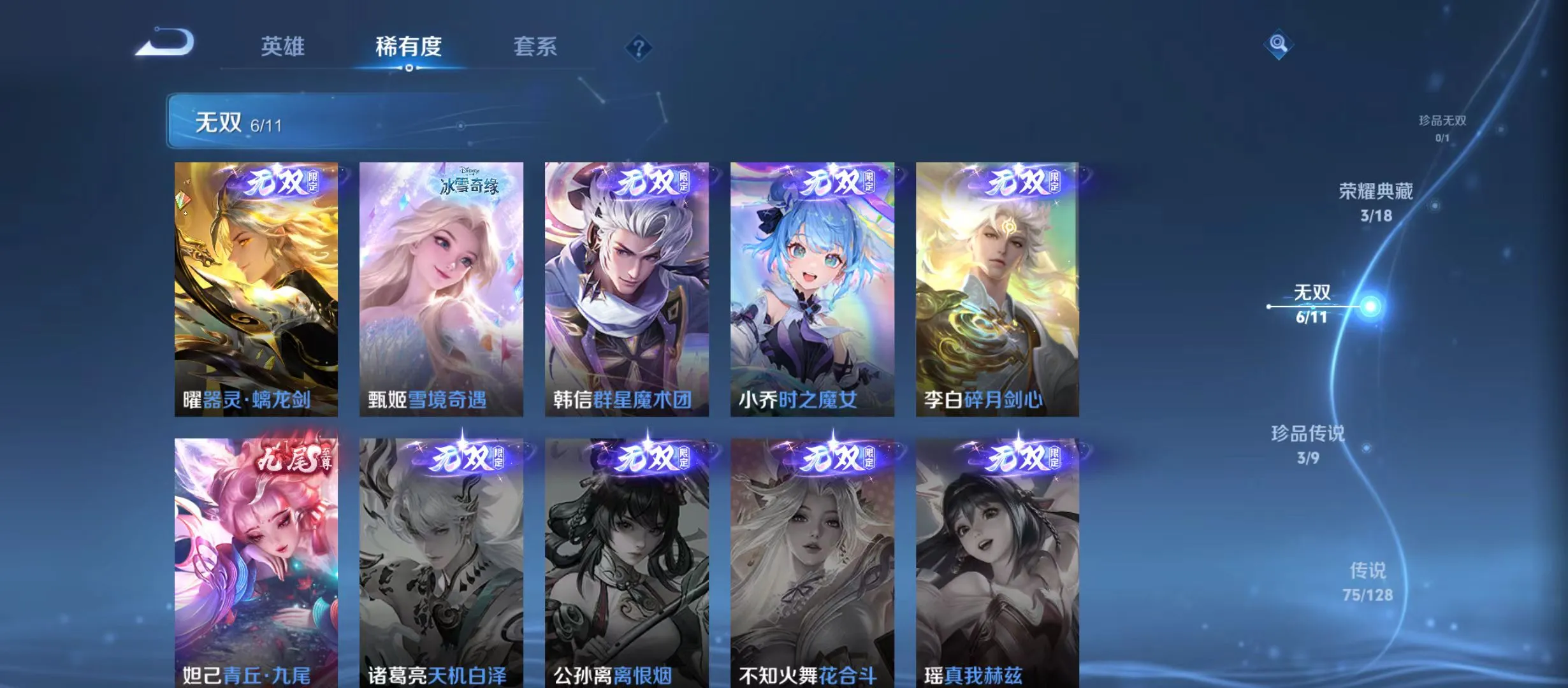This screenshot has width=1568, height=688.
Task: Switch to the 英雄 tab
Action: pyautogui.click(x=285, y=46)
